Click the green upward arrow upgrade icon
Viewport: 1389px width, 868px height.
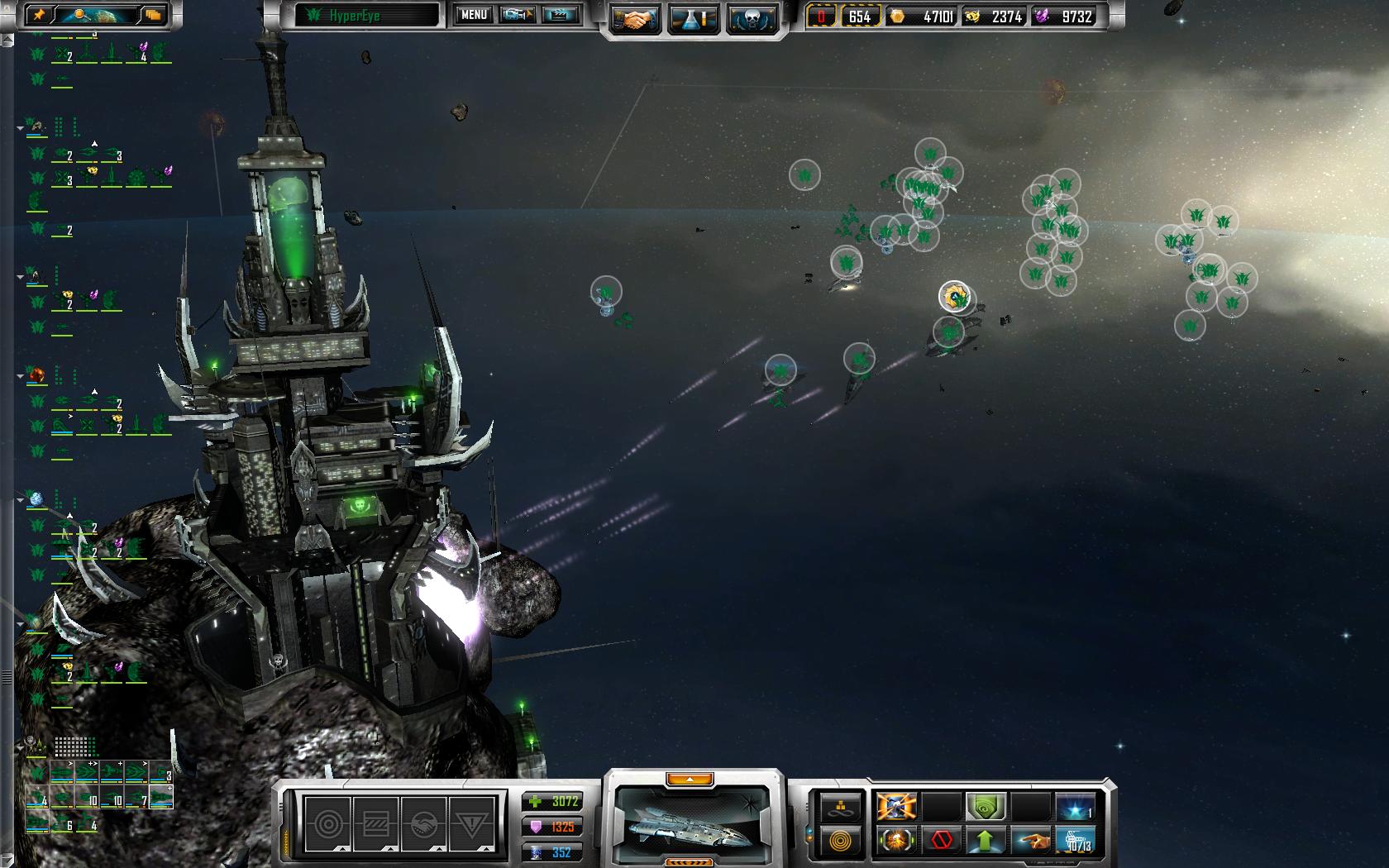tap(986, 841)
